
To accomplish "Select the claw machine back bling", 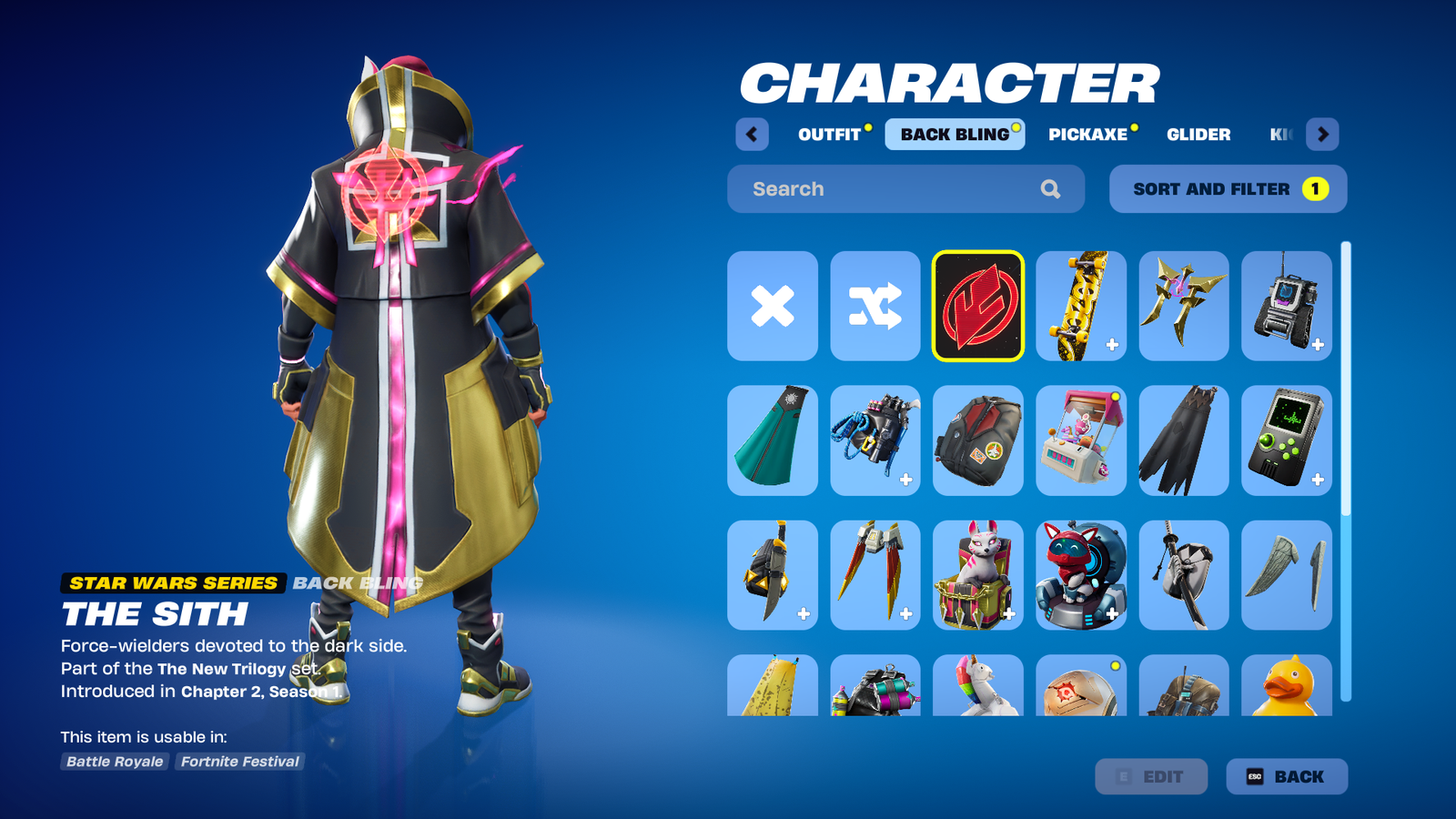I will click(1080, 440).
